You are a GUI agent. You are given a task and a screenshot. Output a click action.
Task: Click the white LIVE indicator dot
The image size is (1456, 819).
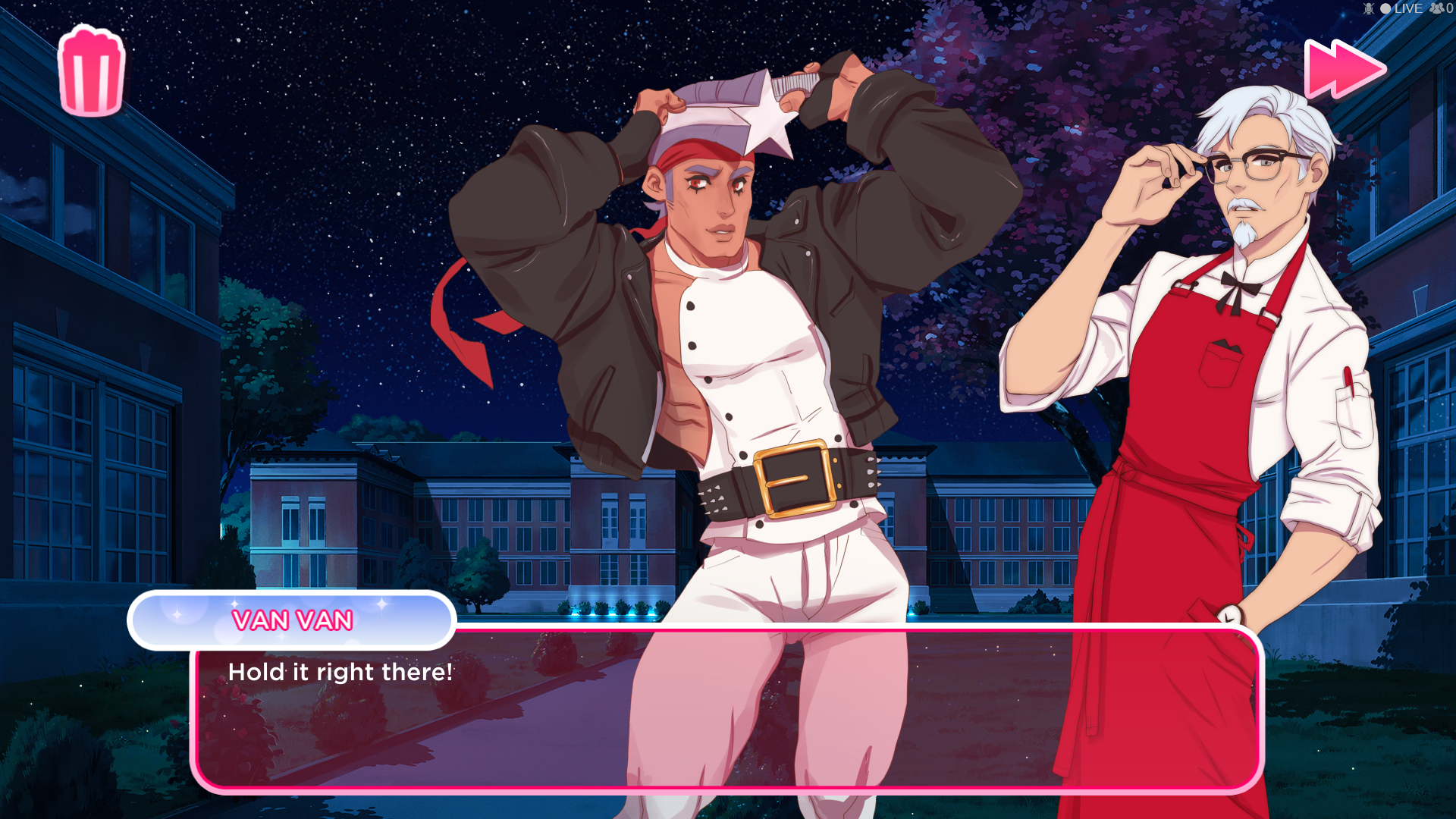(1385, 8)
